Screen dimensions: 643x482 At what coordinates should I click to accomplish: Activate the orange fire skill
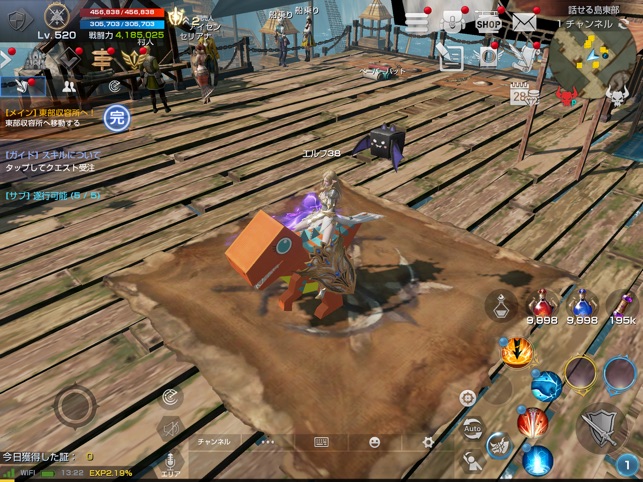click(516, 352)
